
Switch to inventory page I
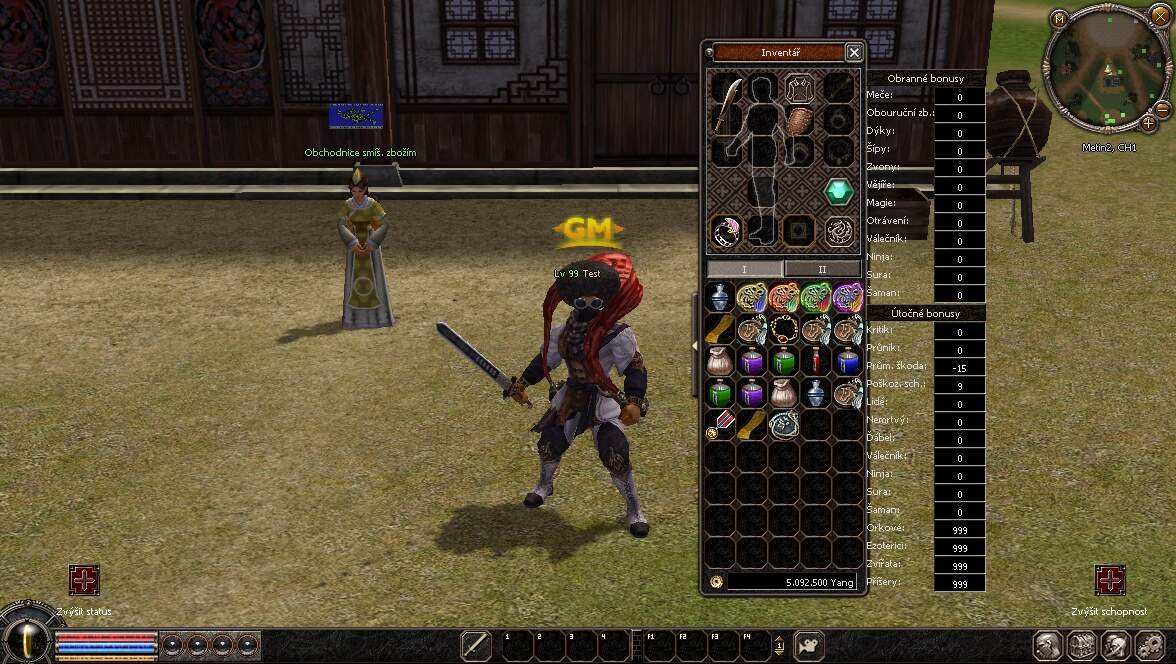[744, 269]
